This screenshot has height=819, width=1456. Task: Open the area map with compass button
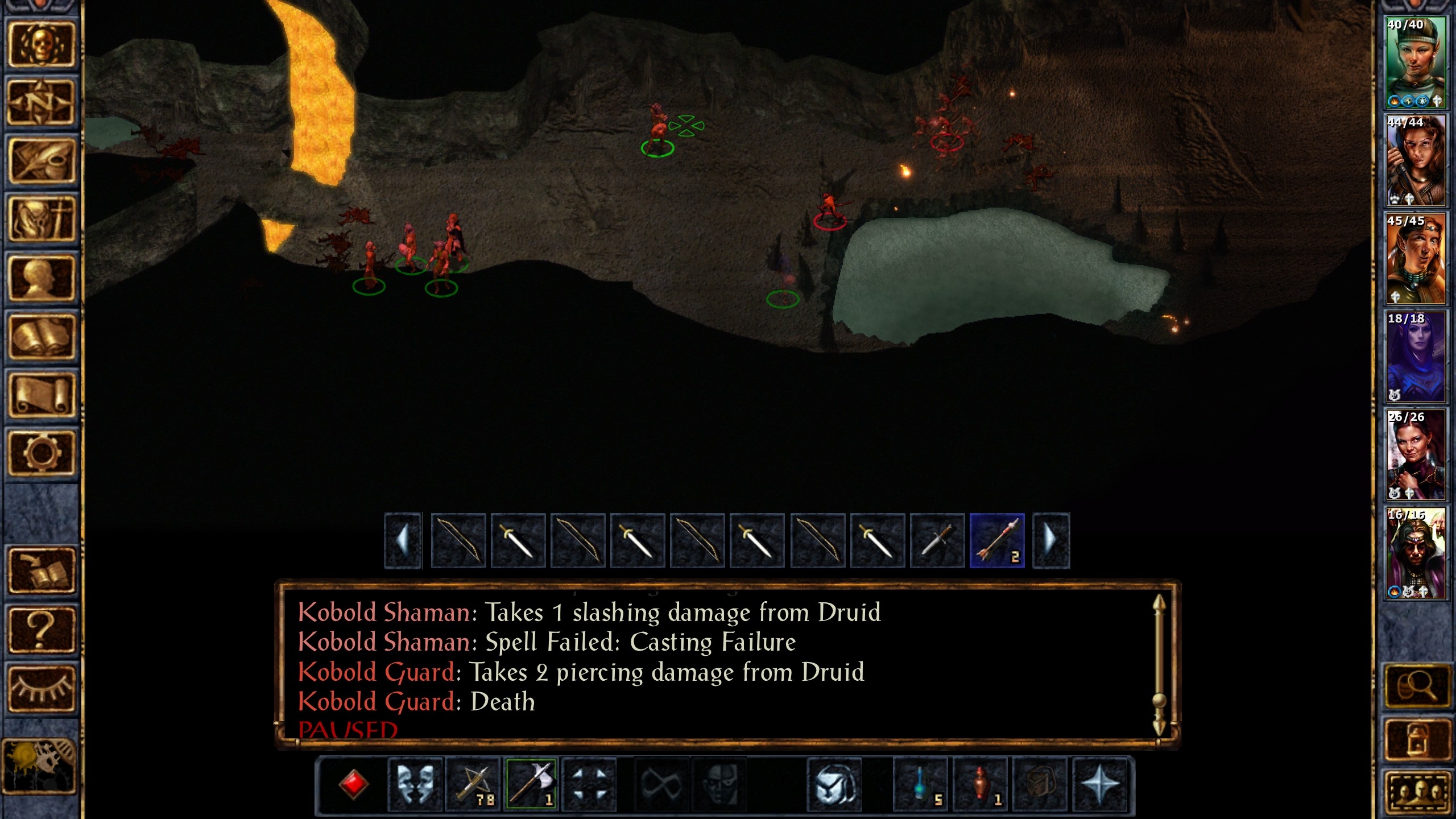coord(41,102)
